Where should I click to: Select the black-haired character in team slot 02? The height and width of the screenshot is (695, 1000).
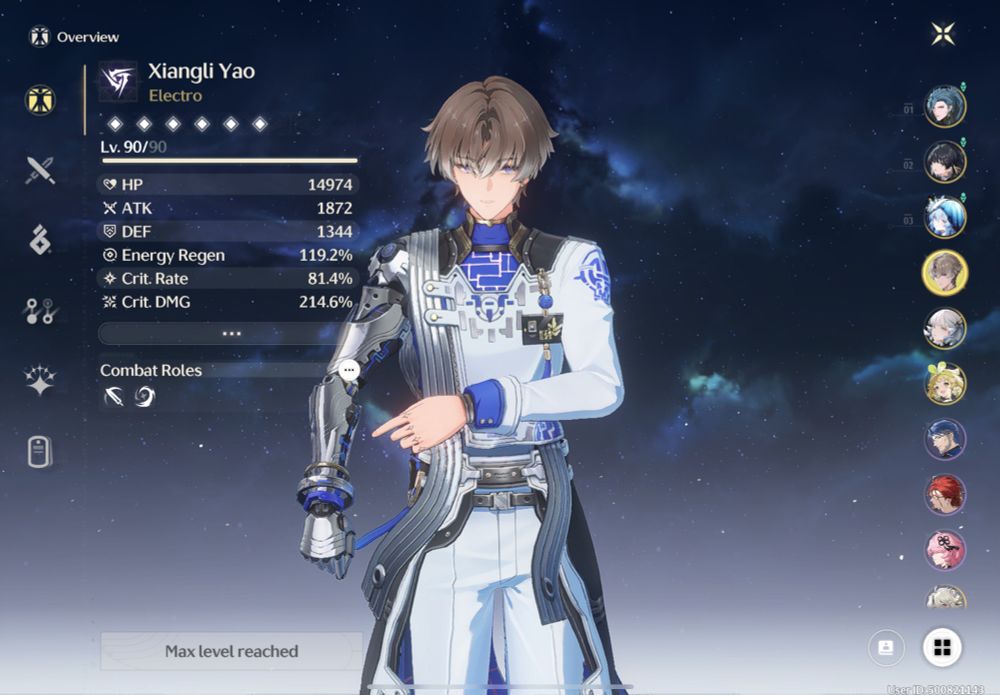944,161
